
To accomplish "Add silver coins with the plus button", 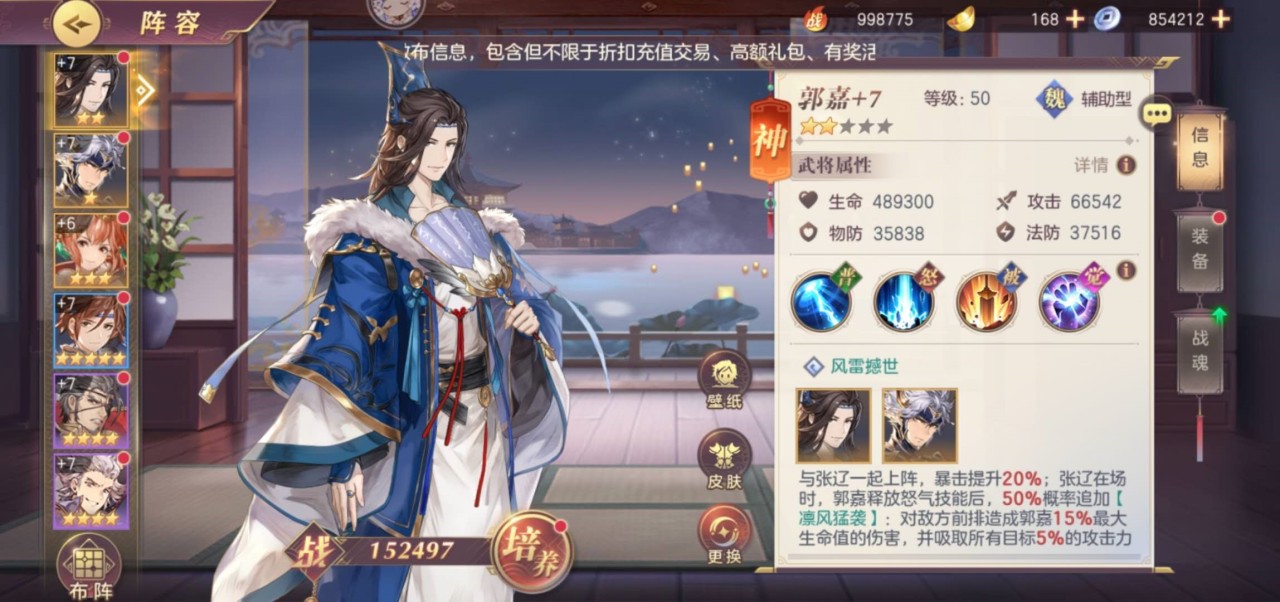I will coord(1221,19).
